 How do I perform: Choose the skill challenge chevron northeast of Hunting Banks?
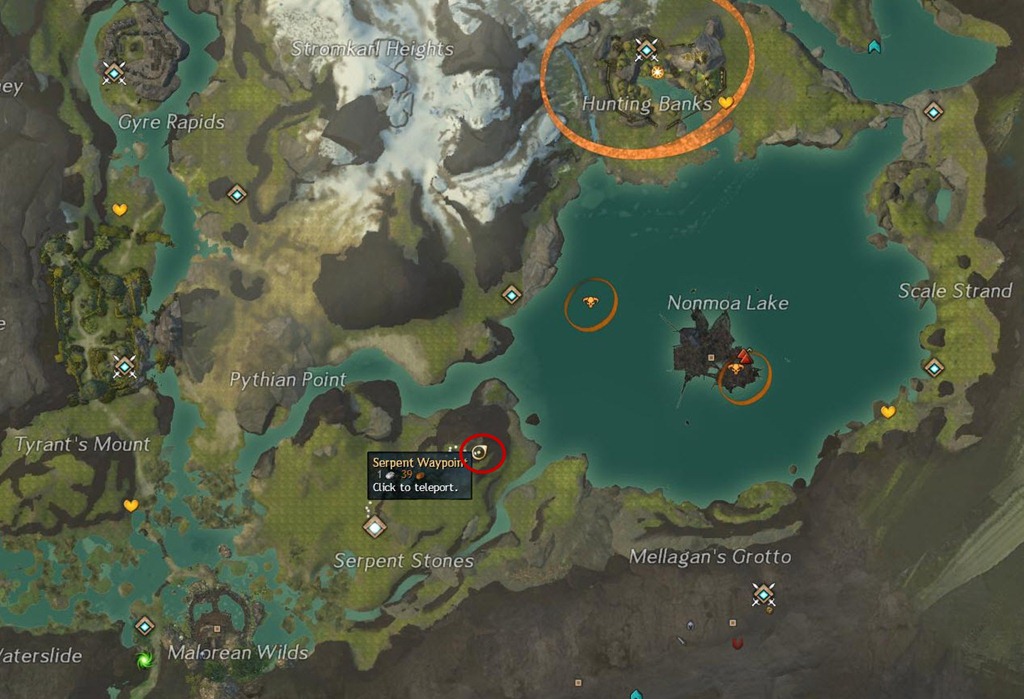[875, 46]
